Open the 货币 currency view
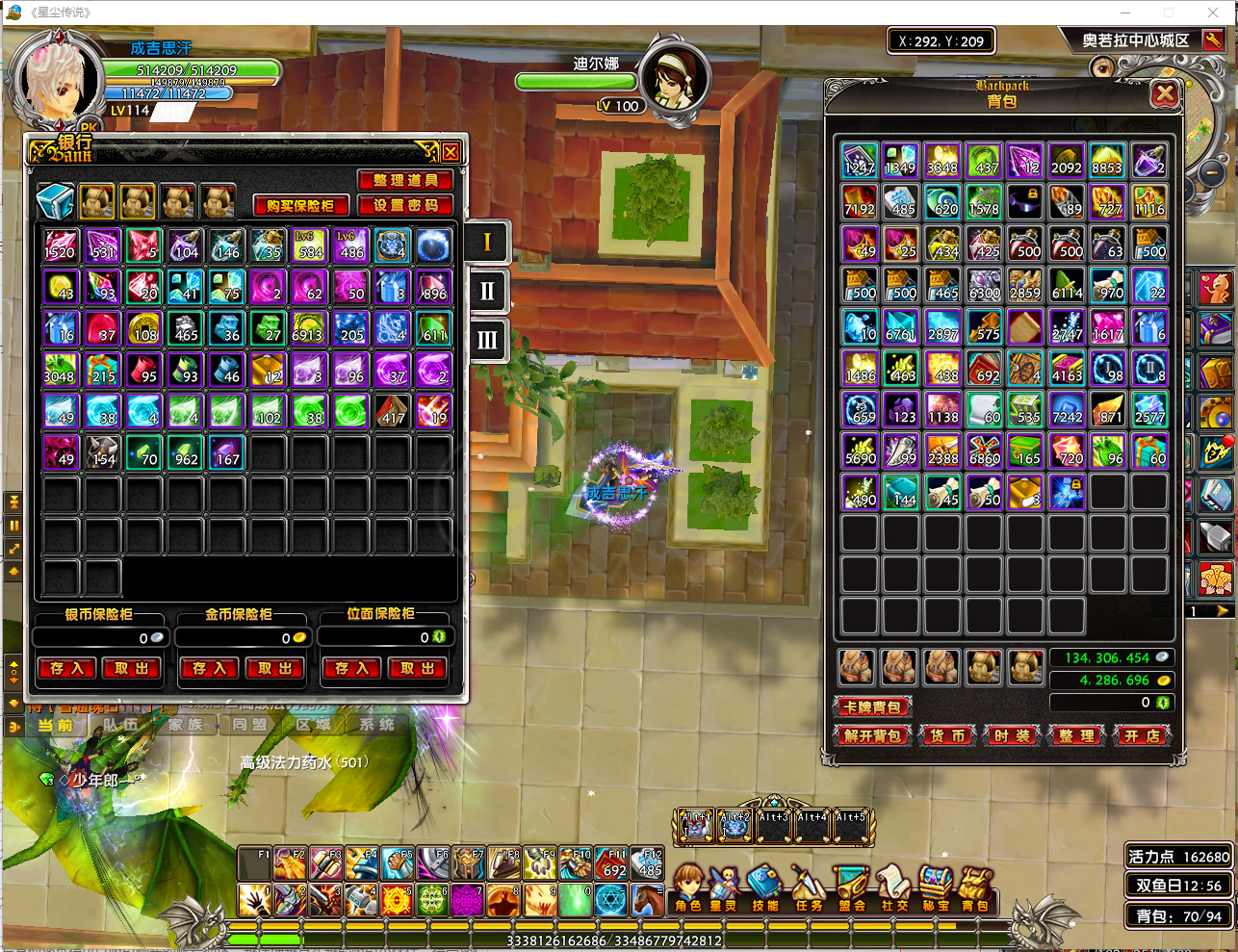The width and height of the screenshot is (1238, 952). click(x=947, y=736)
